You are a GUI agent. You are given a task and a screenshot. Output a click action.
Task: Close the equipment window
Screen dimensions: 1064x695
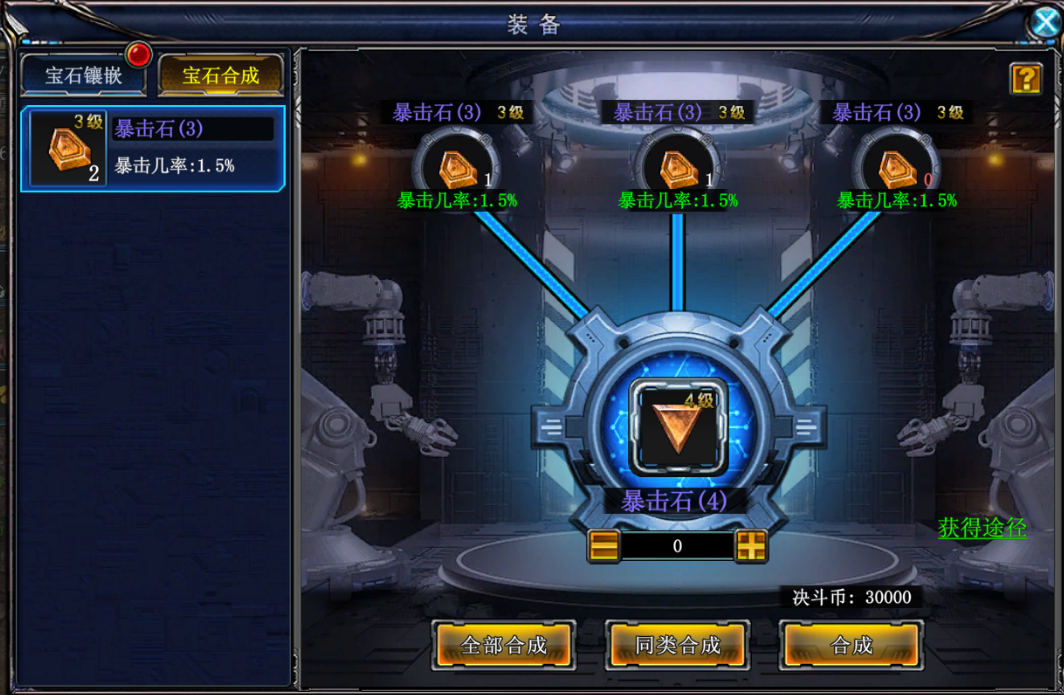[1046, 23]
